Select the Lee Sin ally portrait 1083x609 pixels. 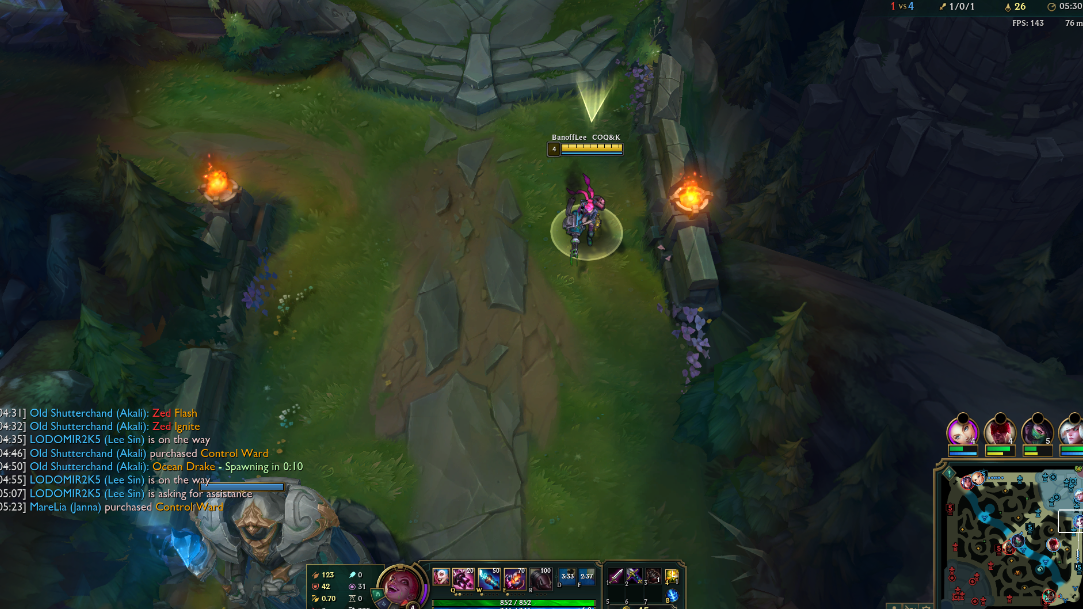pyautogui.click(x=1000, y=431)
